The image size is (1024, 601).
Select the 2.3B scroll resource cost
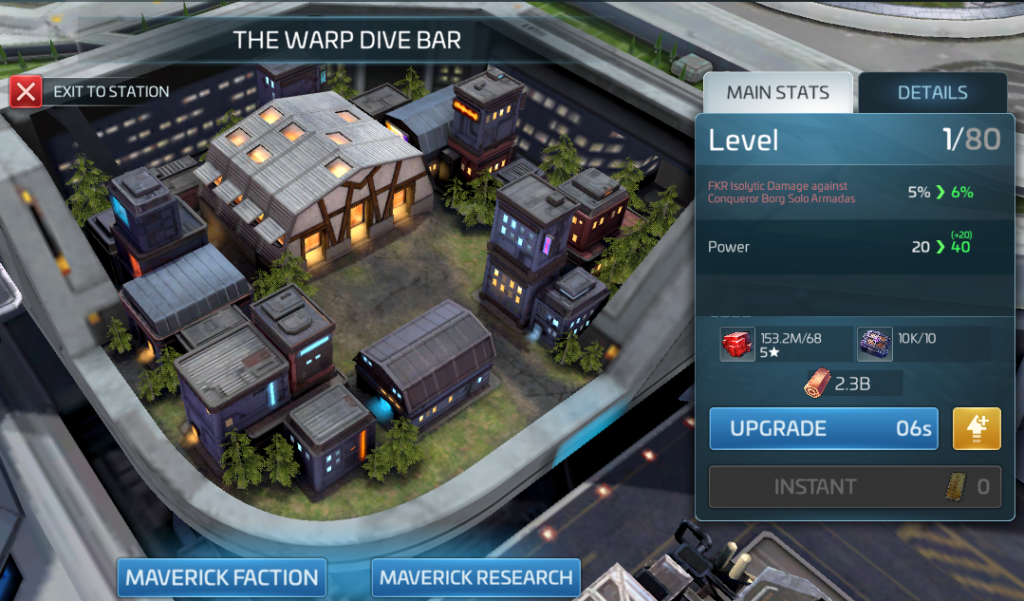pyautogui.click(x=820, y=383)
